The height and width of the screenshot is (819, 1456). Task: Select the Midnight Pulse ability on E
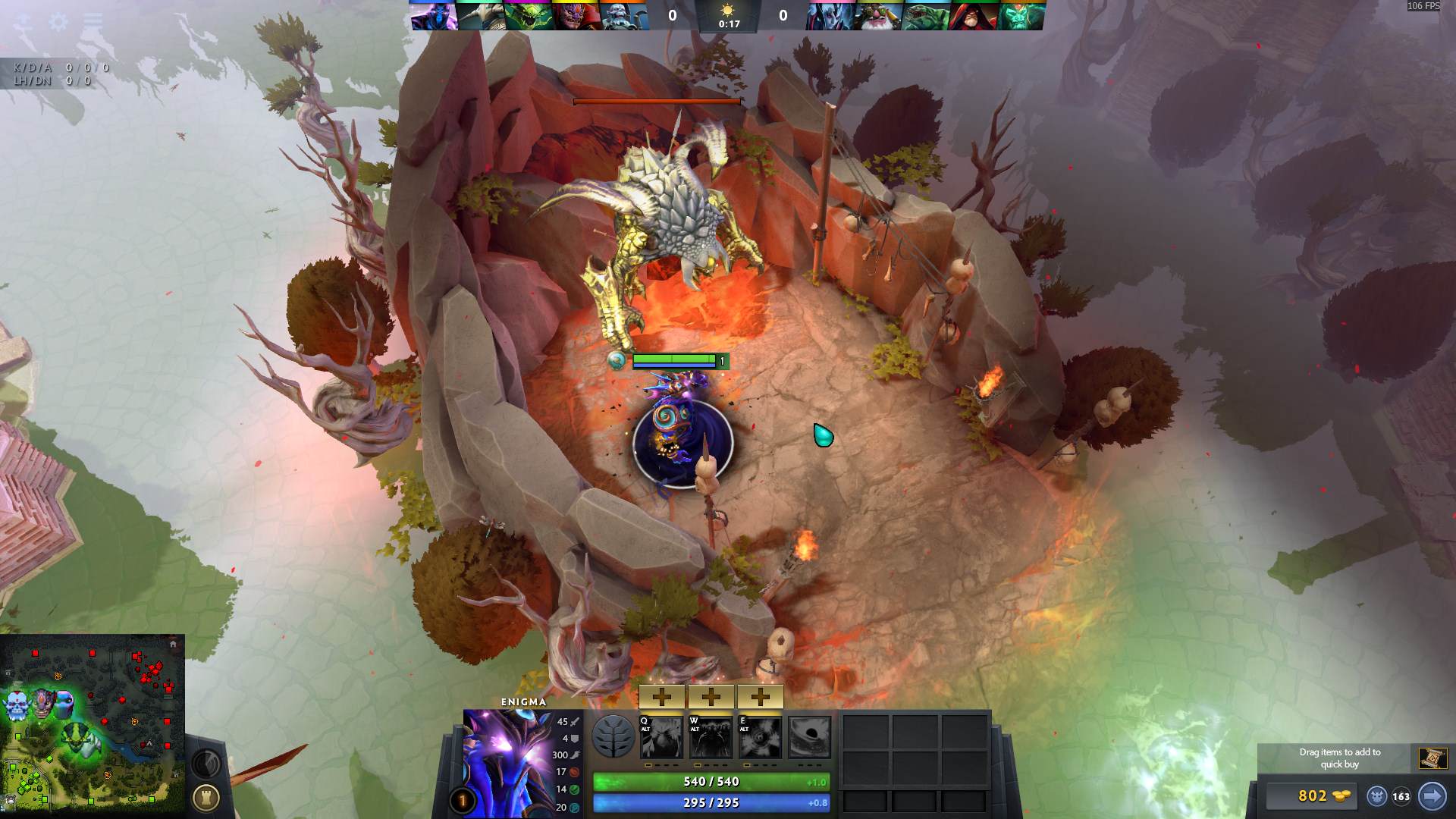(760, 737)
